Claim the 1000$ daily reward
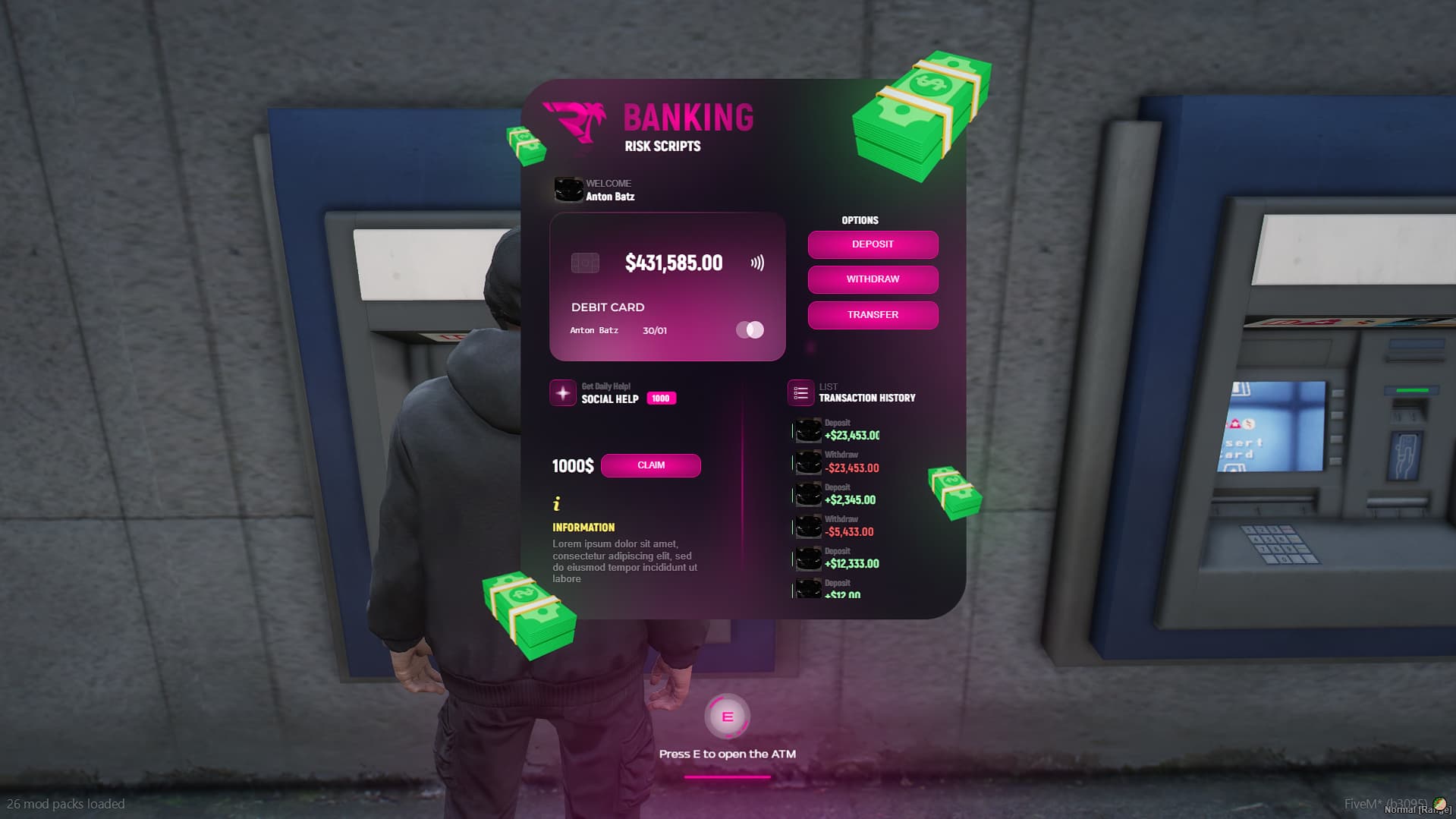1456x819 pixels. tap(650, 465)
